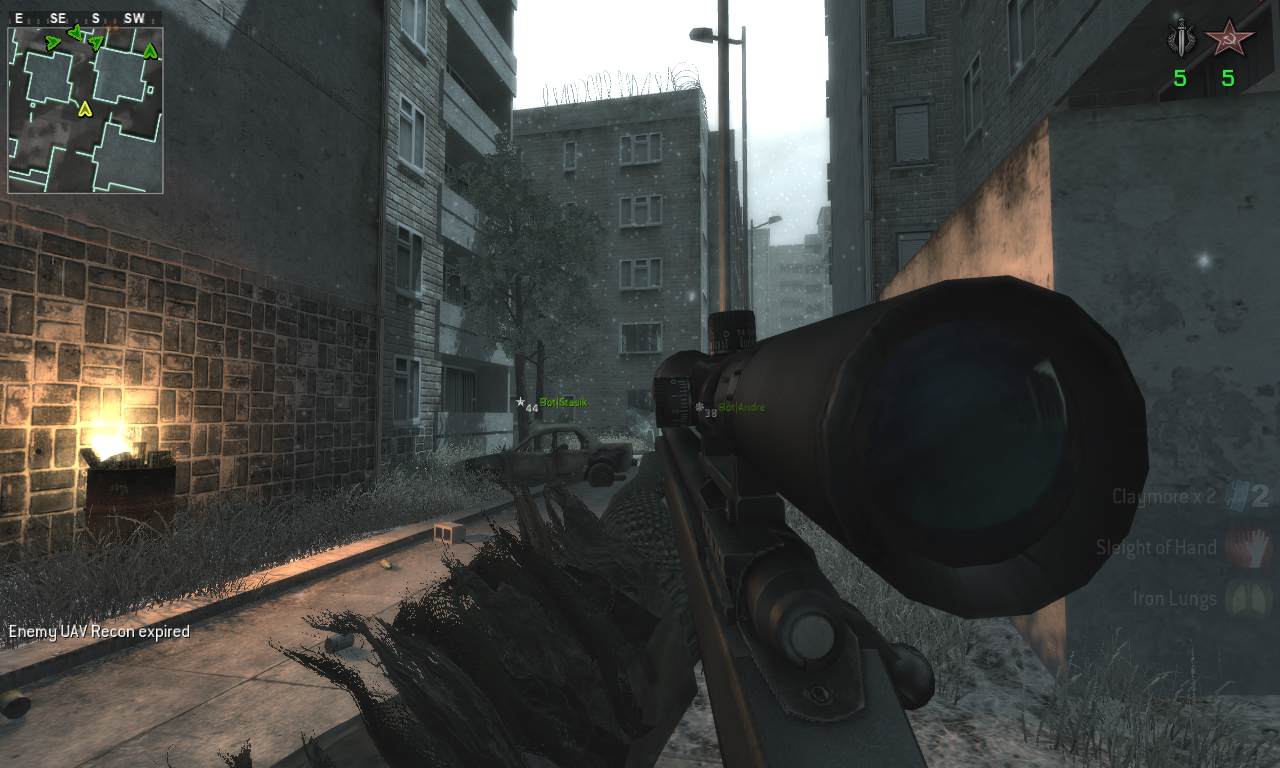1280x768 pixels.
Task: Click the compass heading strip
Action: 85,18
